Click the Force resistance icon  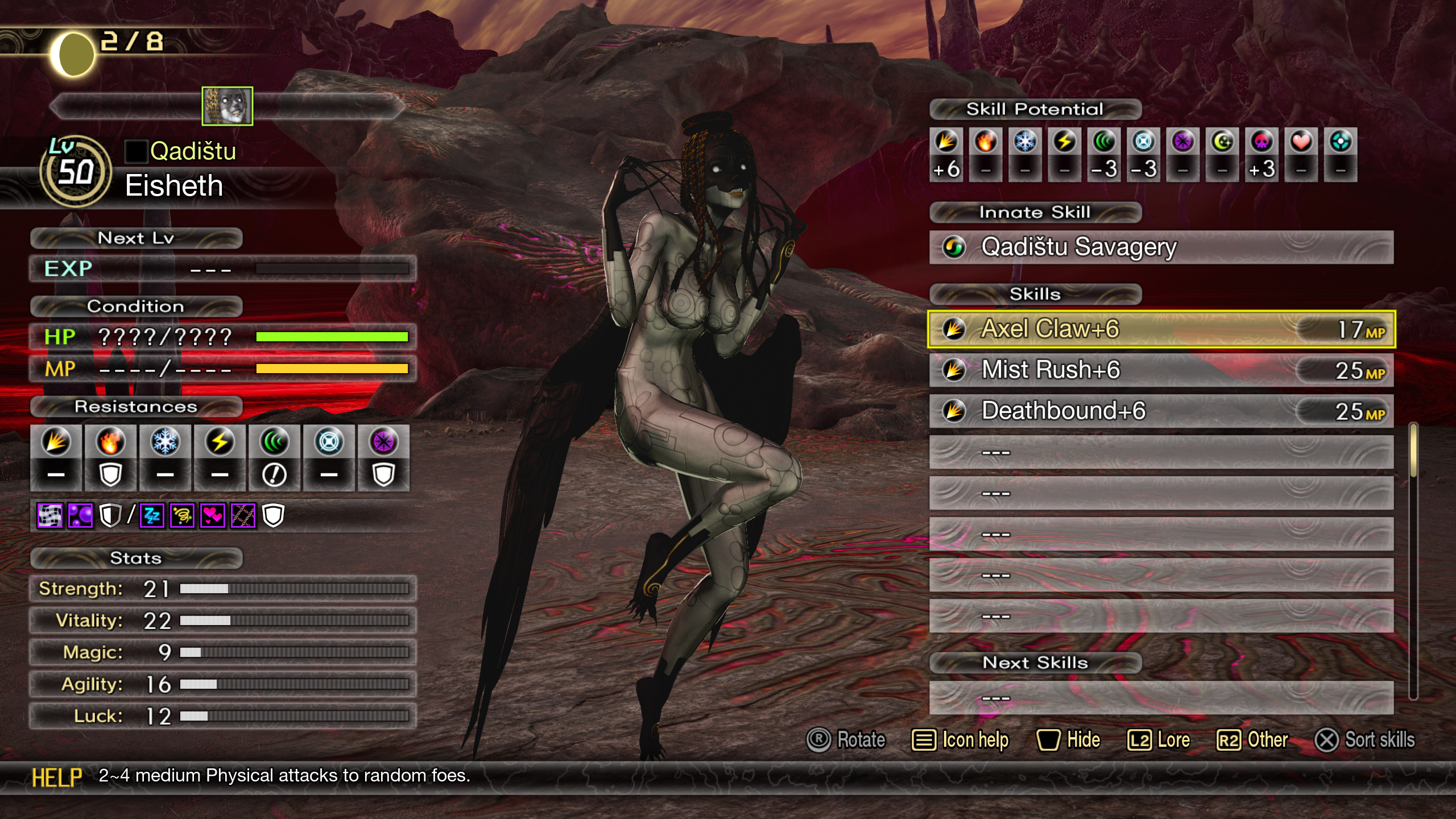pyautogui.click(x=274, y=442)
